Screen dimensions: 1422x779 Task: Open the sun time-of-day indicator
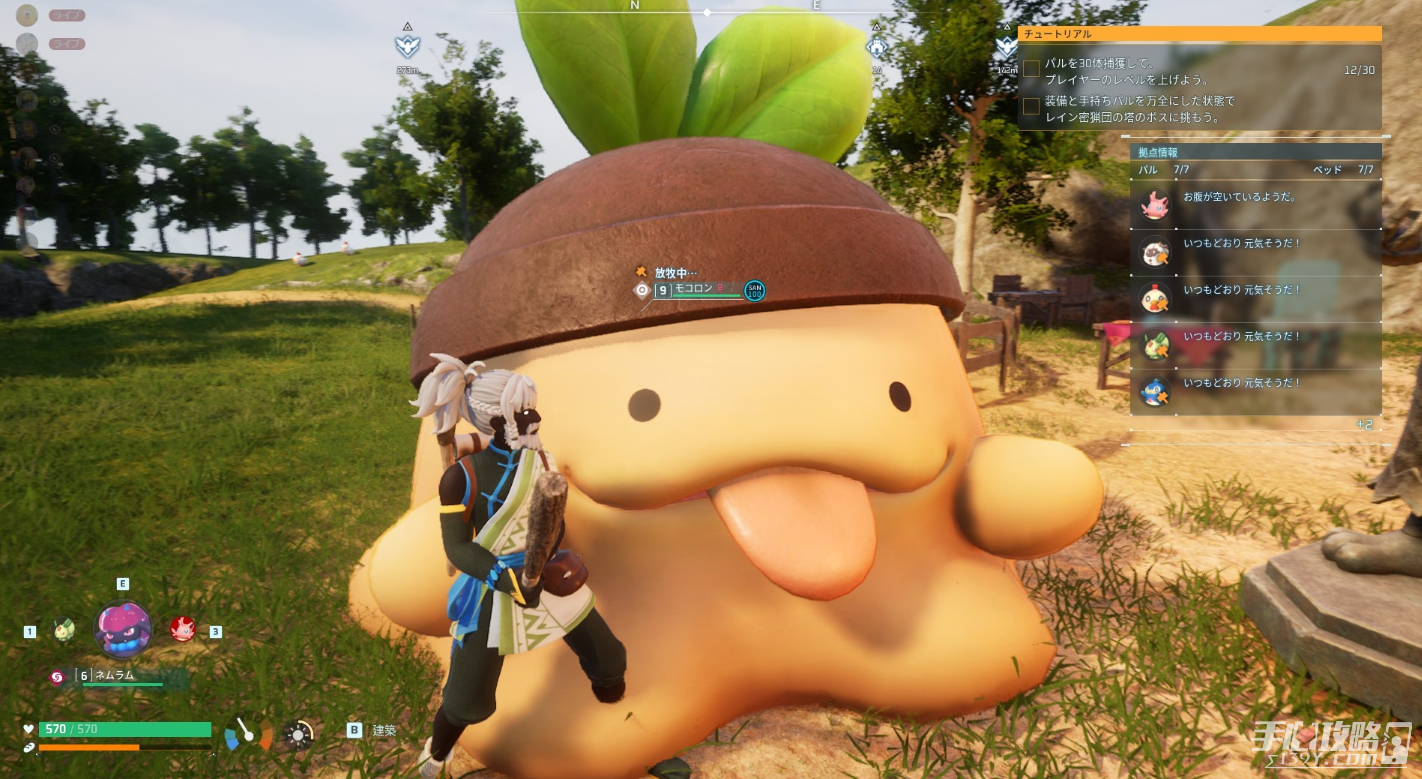[x=298, y=735]
